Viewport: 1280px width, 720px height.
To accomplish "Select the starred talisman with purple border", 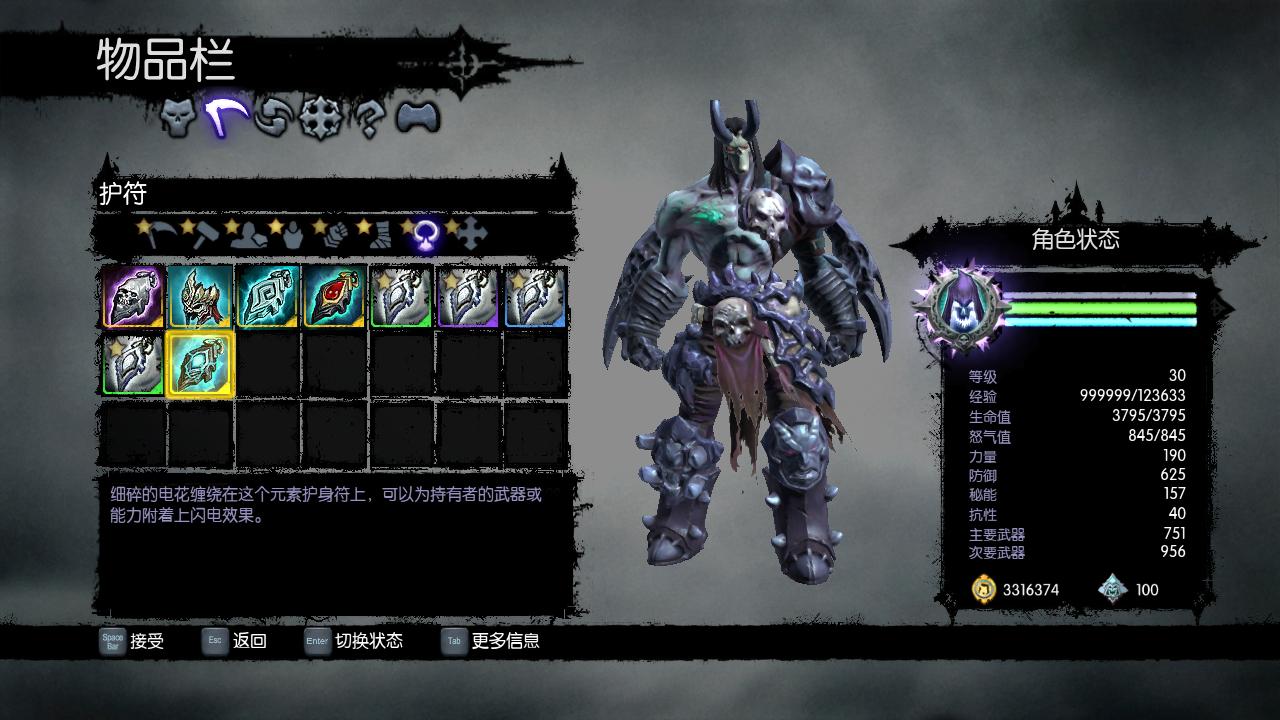I will [468, 297].
